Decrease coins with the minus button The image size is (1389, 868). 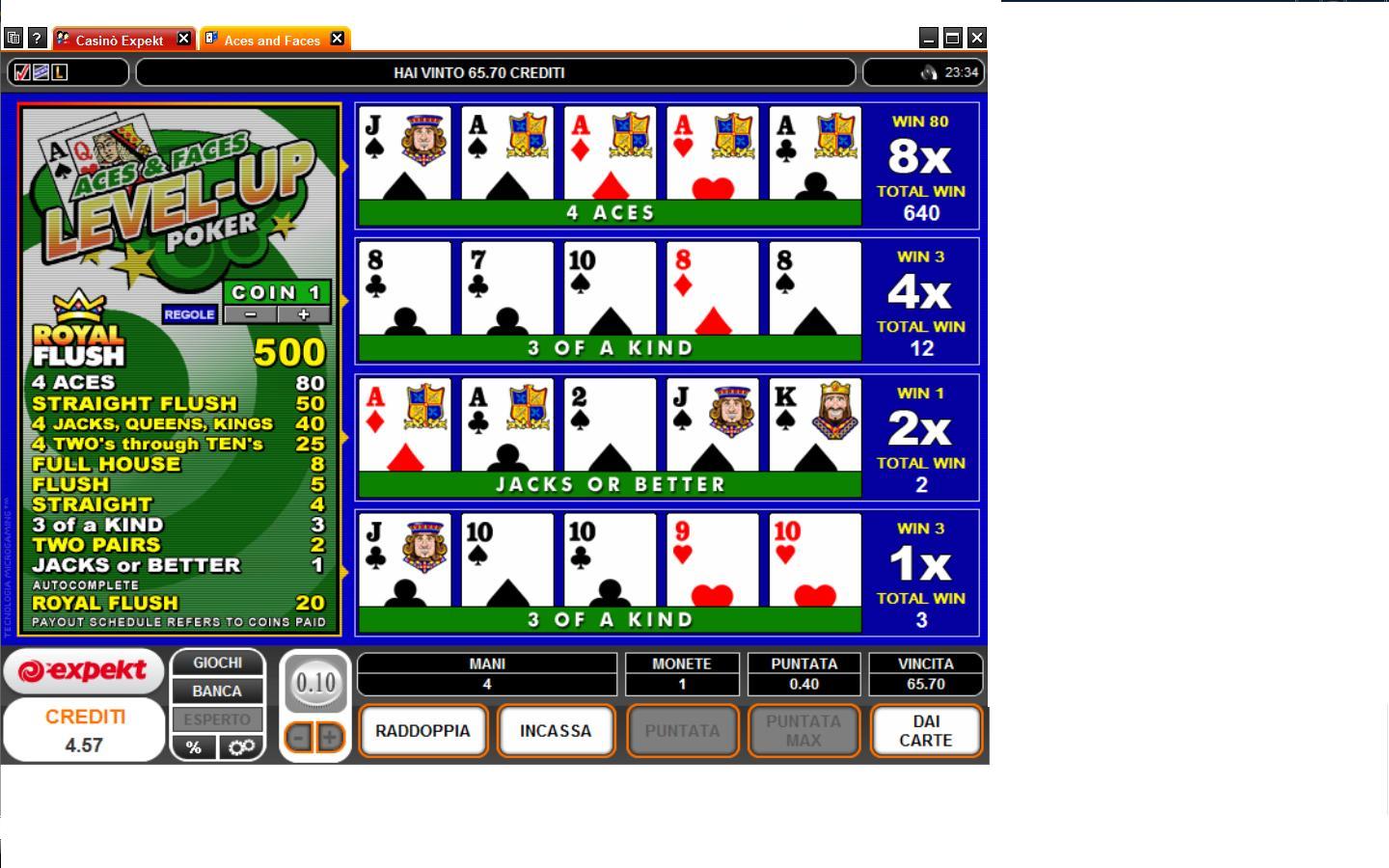(x=251, y=314)
